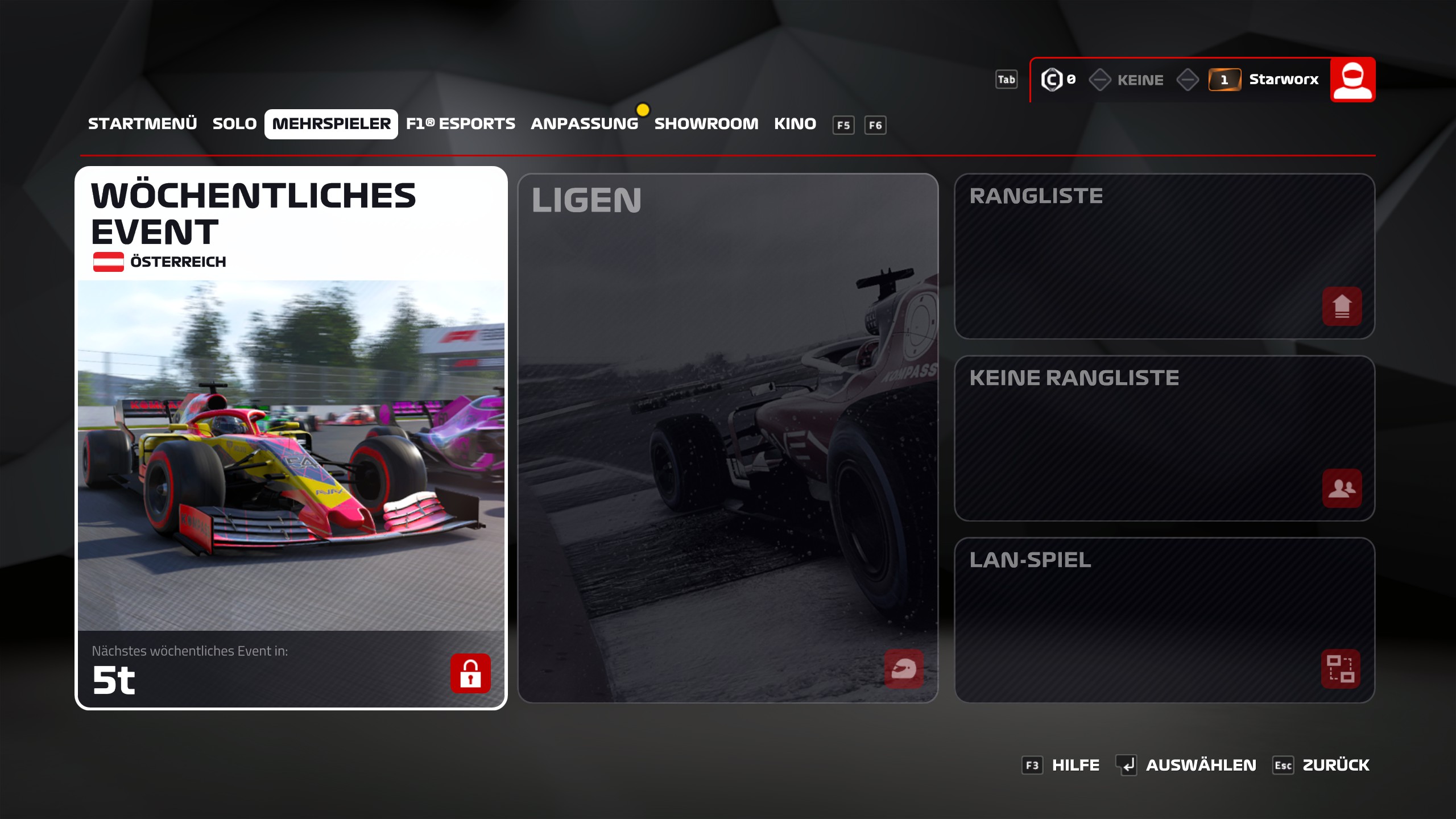Select the Mehrspieler tab

click(x=331, y=124)
